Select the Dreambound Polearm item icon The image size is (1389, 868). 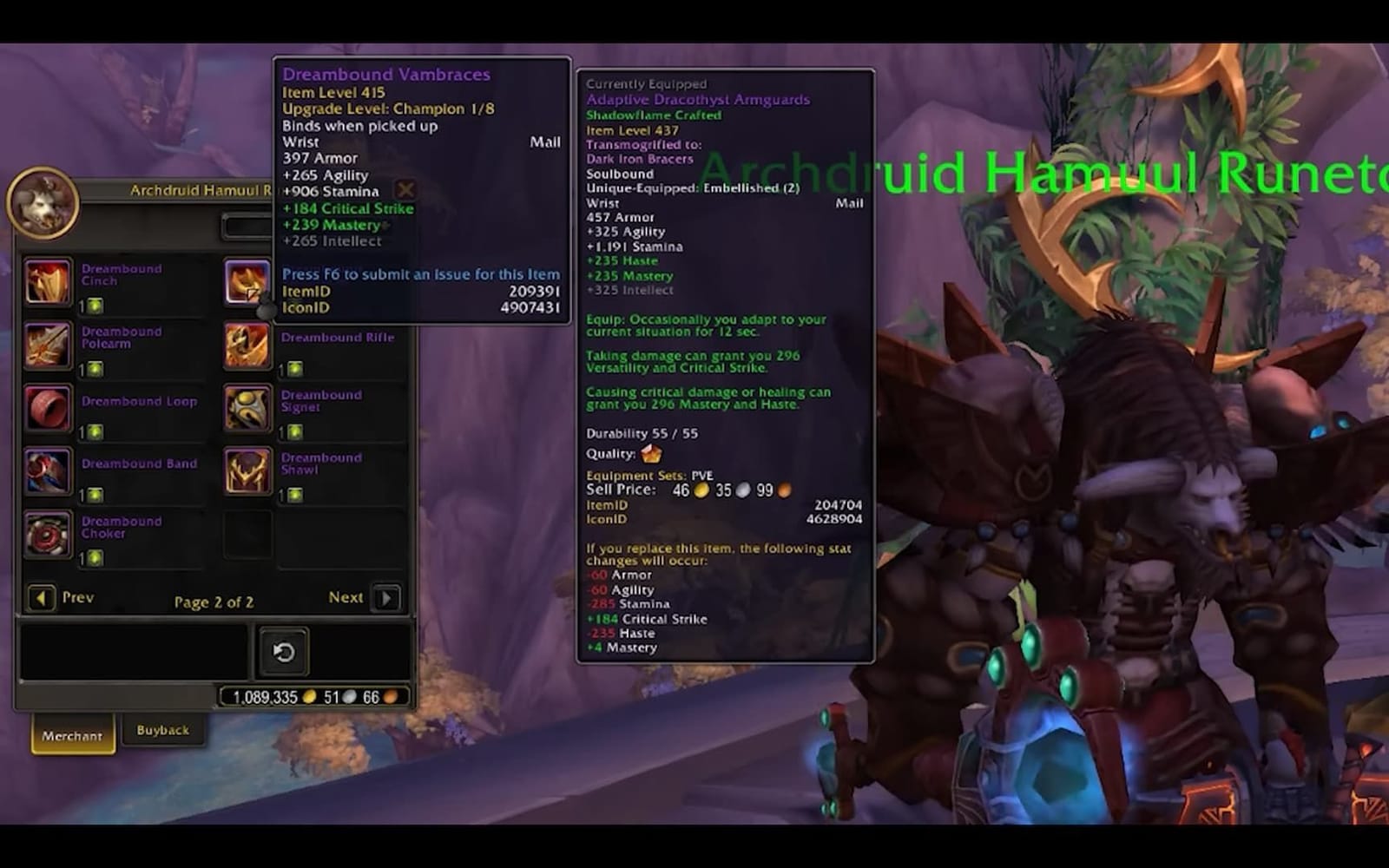tap(48, 345)
